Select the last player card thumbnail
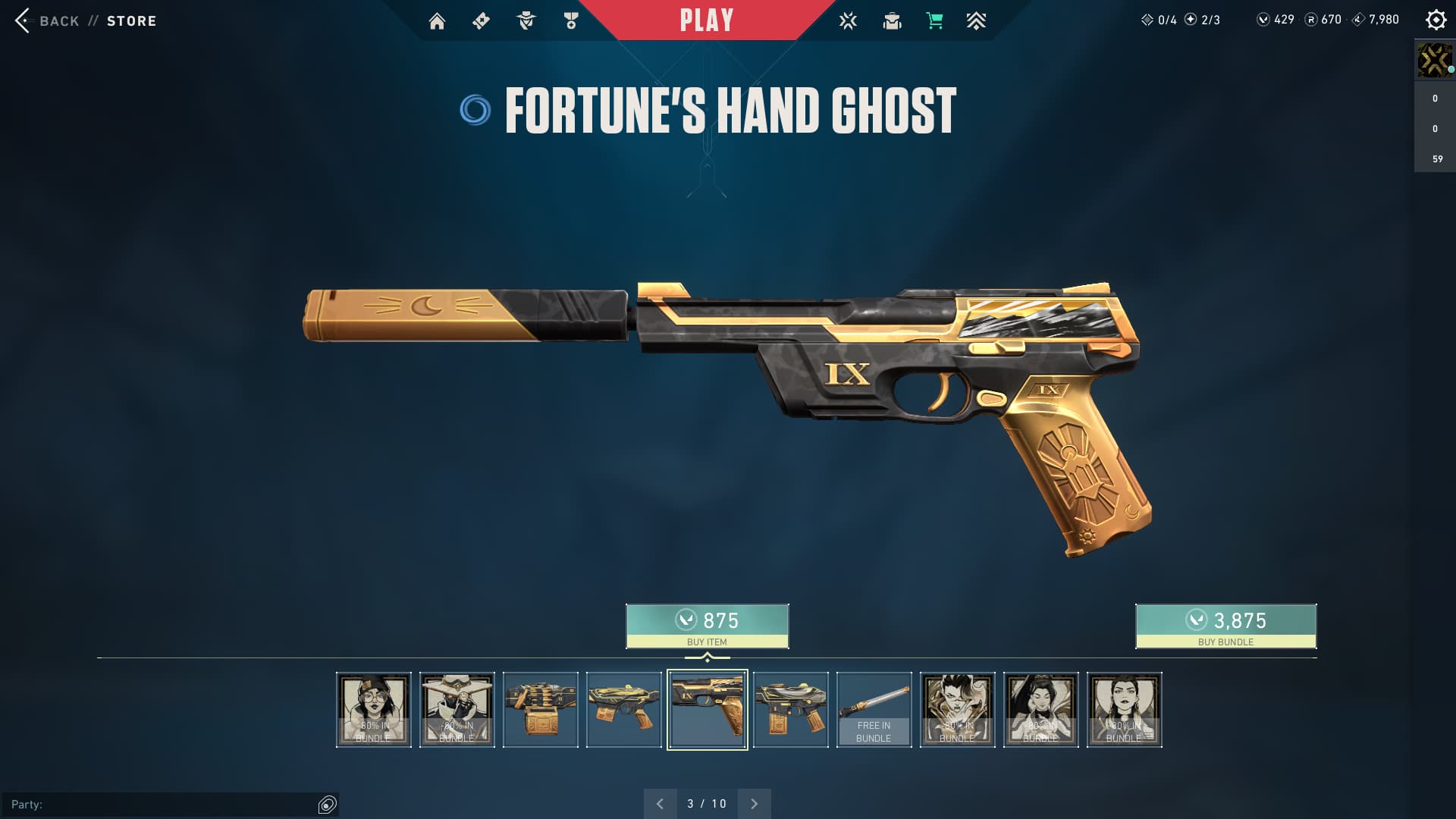This screenshot has width=1456, height=819. 1125,710
